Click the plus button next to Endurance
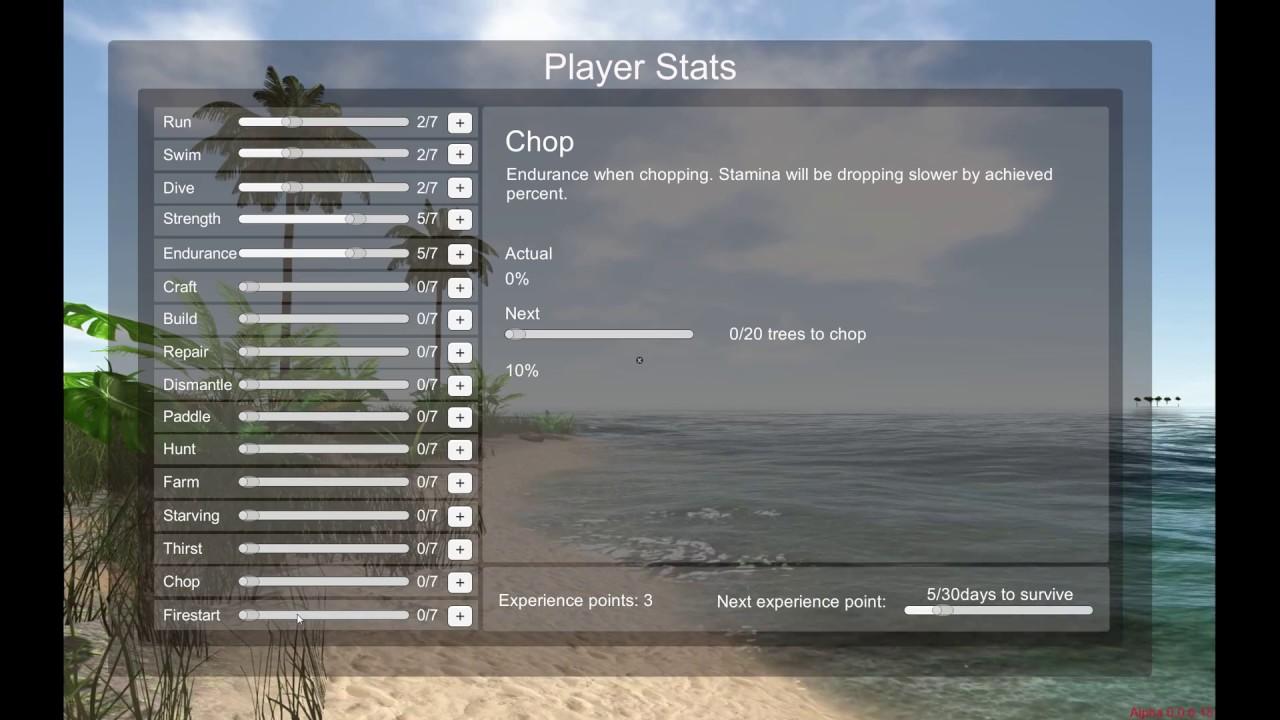This screenshot has height=720, width=1280. 459,253
